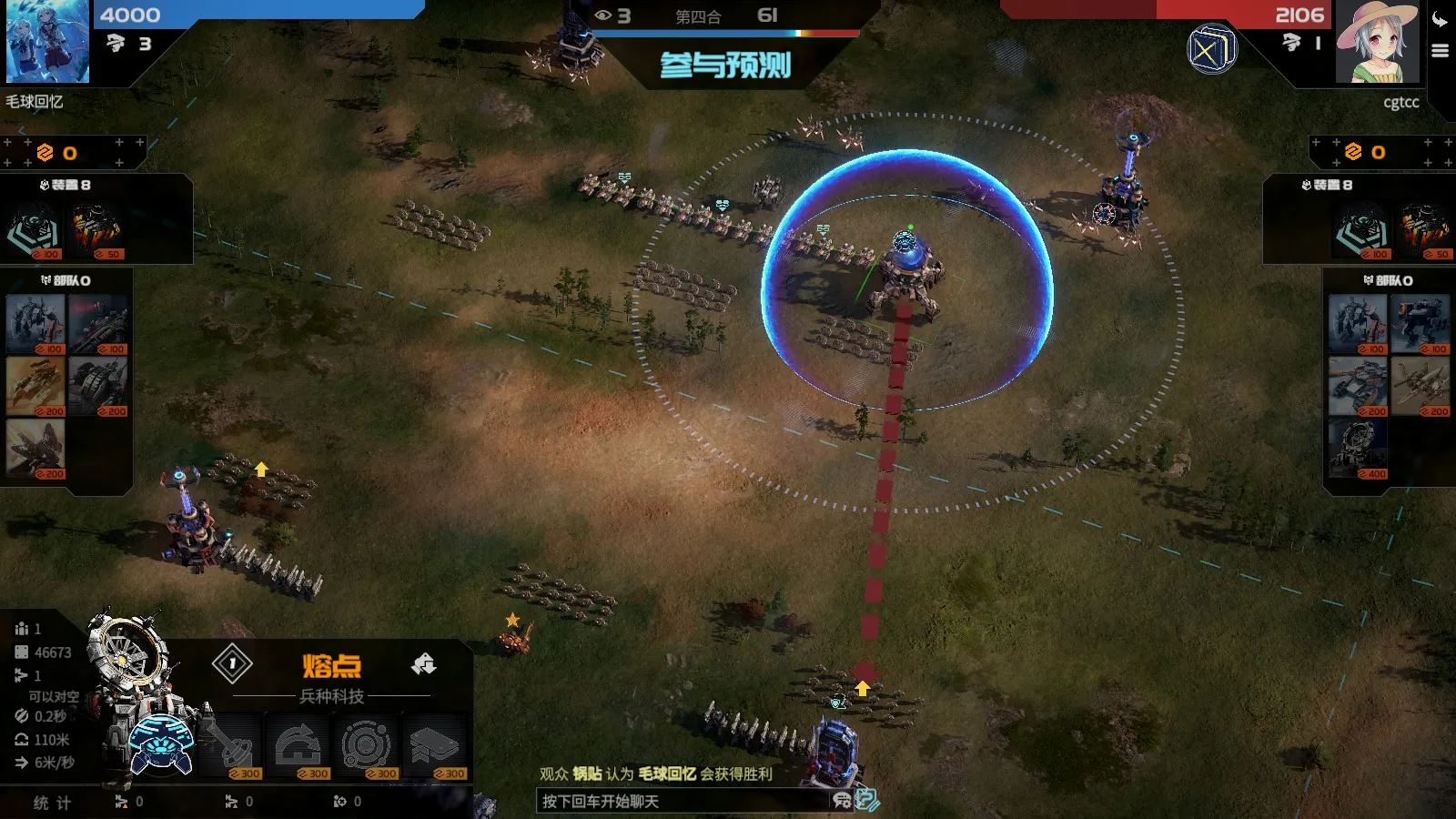Open the 统计 statistics tab
This screenshot has height=819, width=1456.
52,803
